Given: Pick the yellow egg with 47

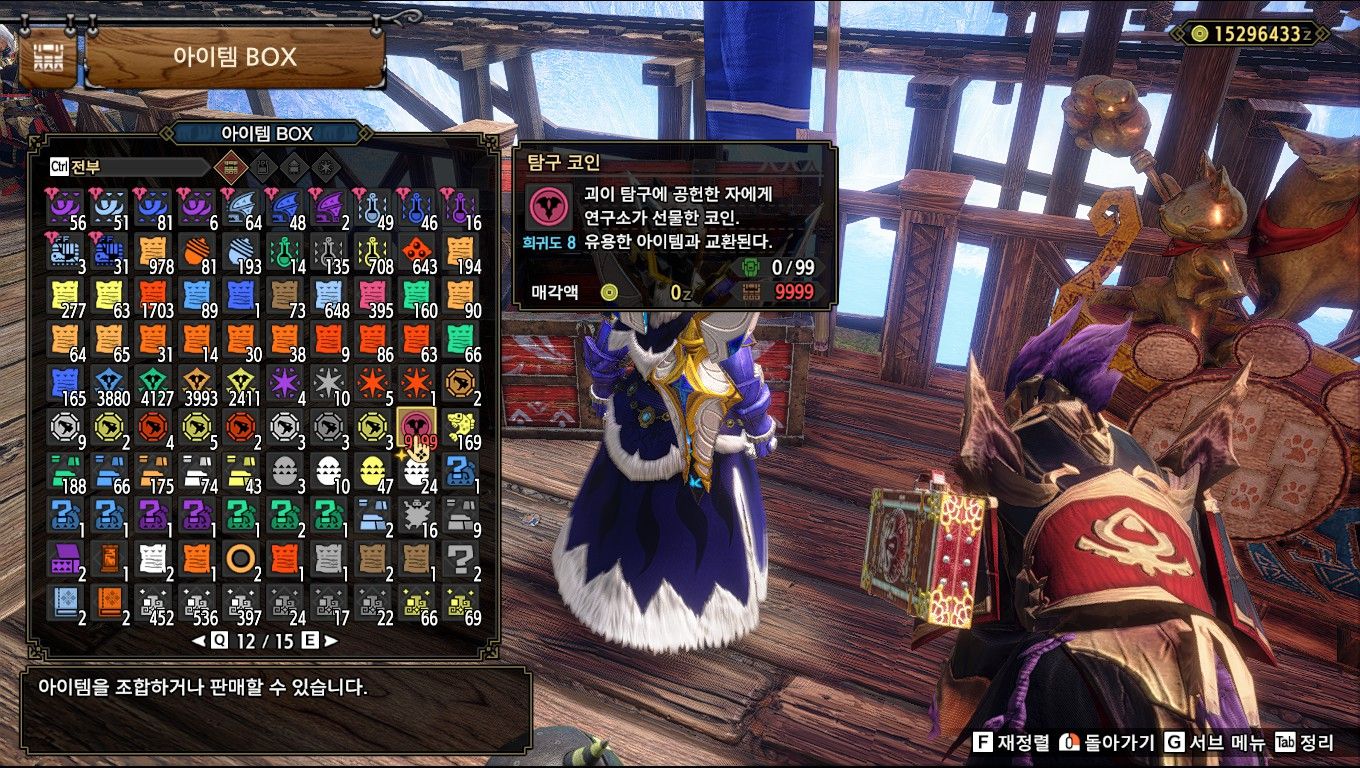Looking at the screenshot, I should (373, 472).
